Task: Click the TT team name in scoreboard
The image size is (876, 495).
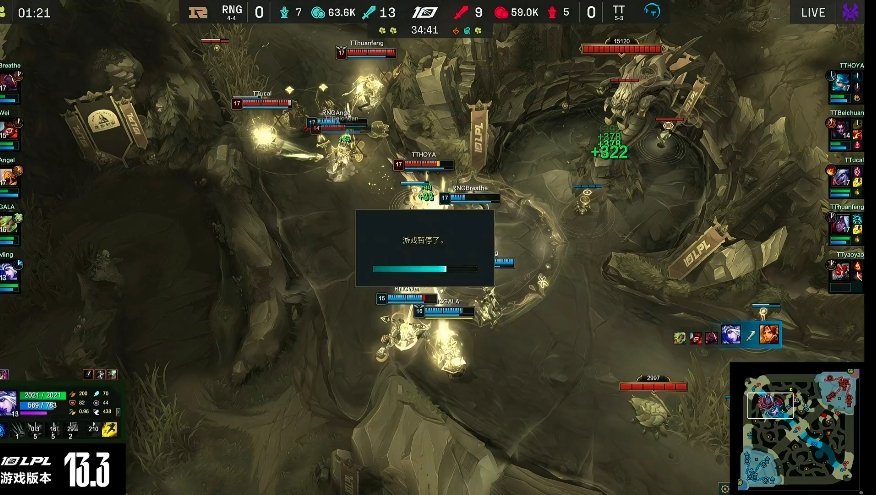Action: [619, 8]
